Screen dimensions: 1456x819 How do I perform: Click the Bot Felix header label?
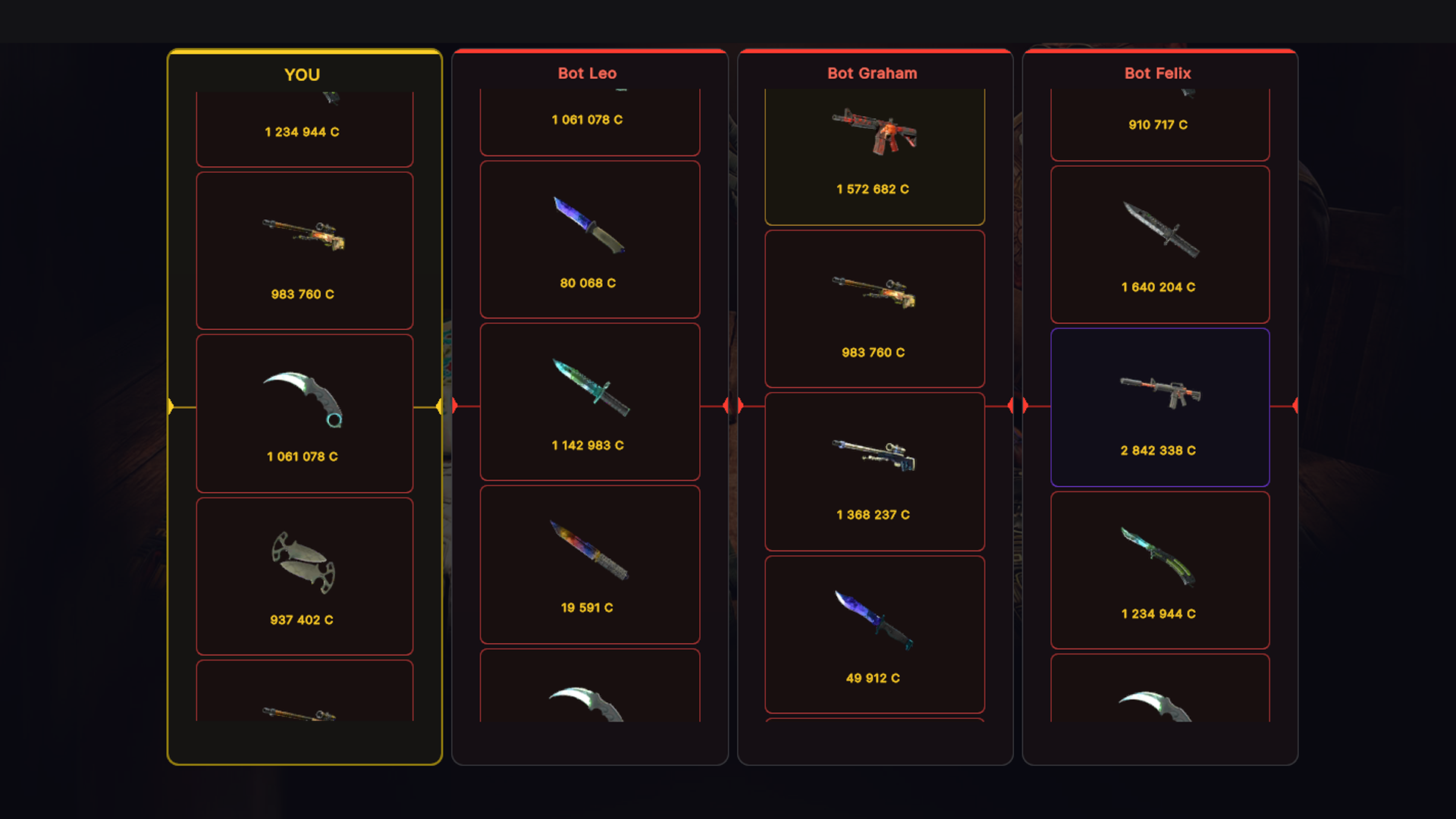(x=1158, y=74)
